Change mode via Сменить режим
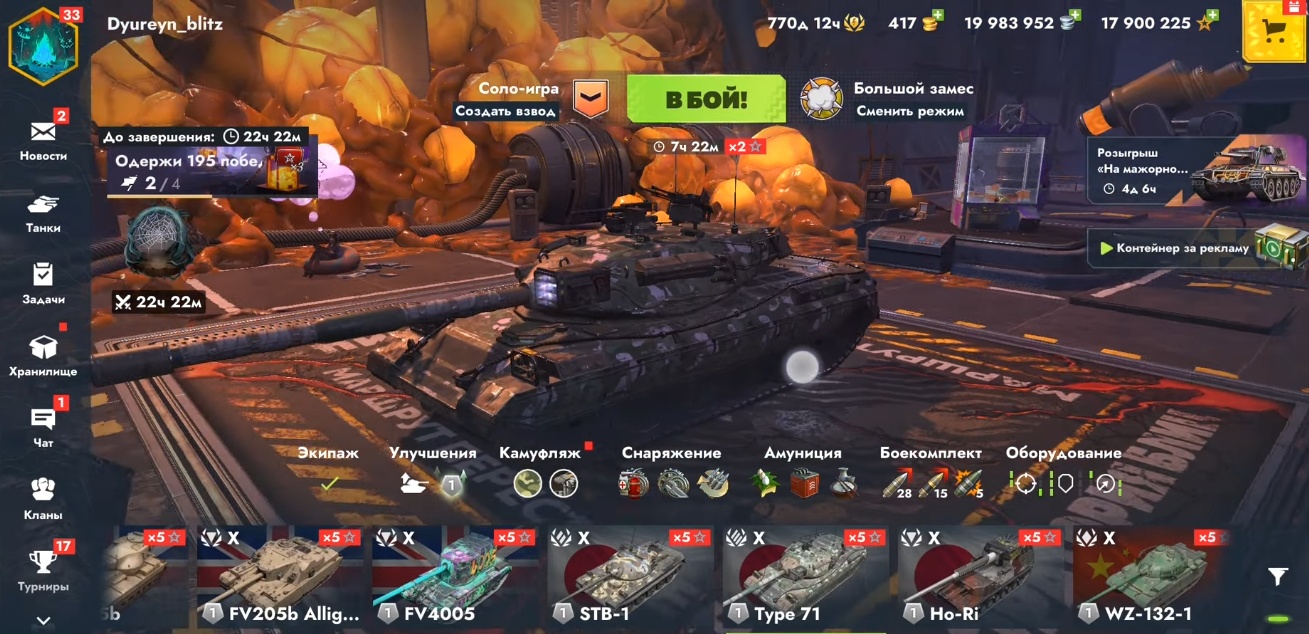The height and width of the screenshot is (634, 1309). [910, 111]
